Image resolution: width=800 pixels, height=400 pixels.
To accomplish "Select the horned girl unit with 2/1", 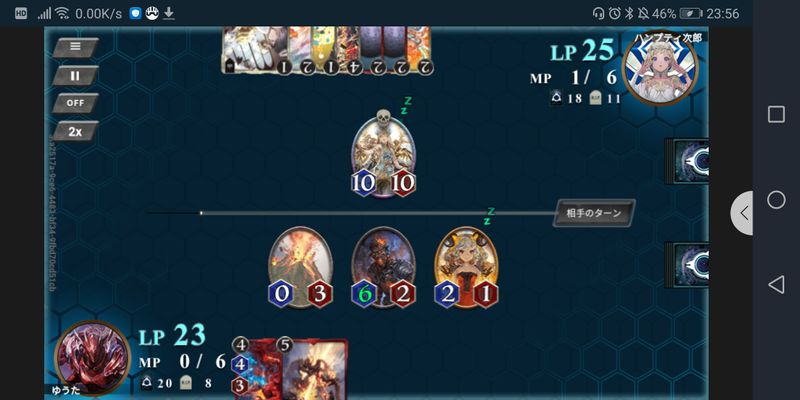I will coord(466,264).
